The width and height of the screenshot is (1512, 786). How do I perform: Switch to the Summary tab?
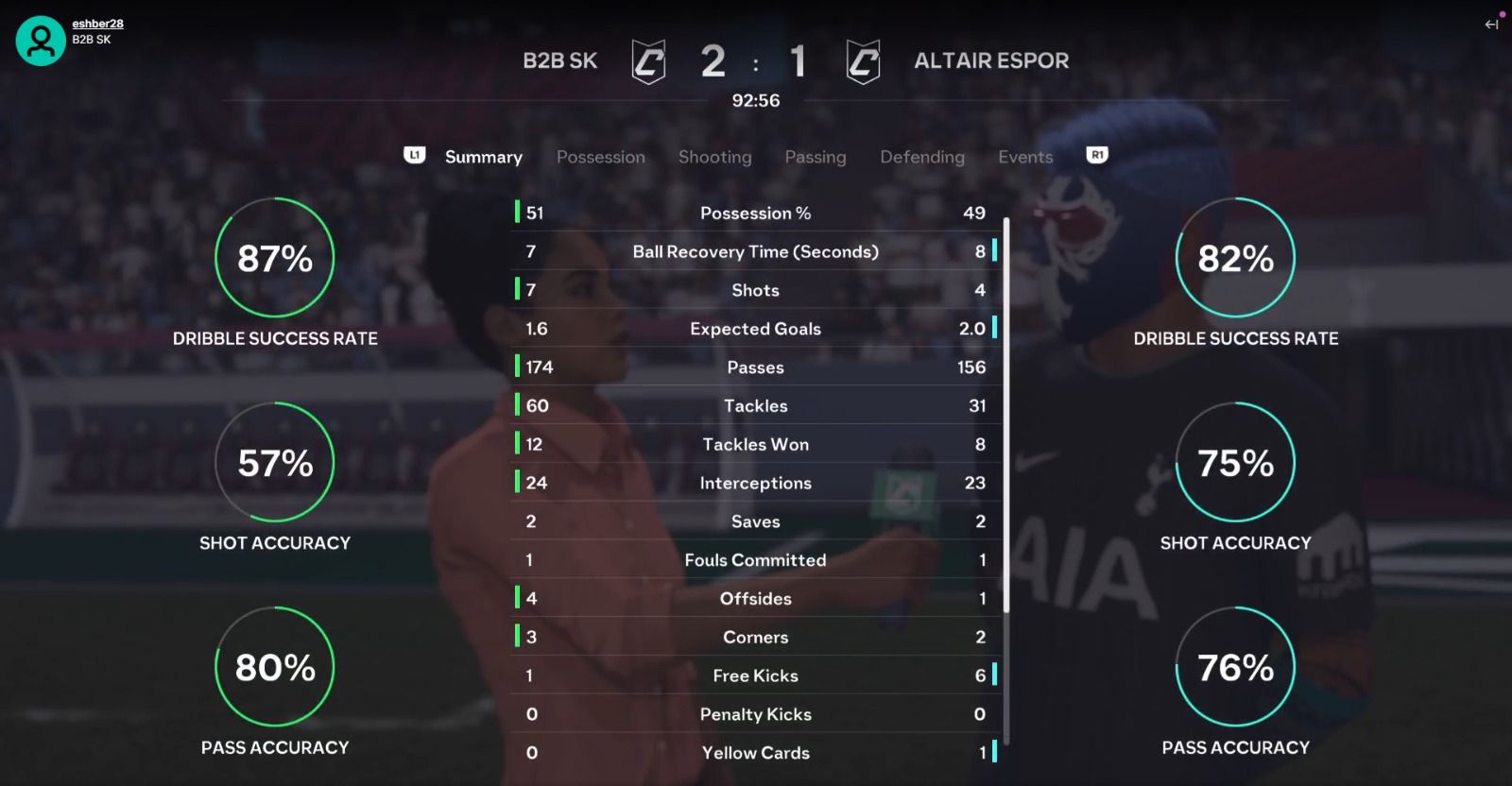coord(483,157)
